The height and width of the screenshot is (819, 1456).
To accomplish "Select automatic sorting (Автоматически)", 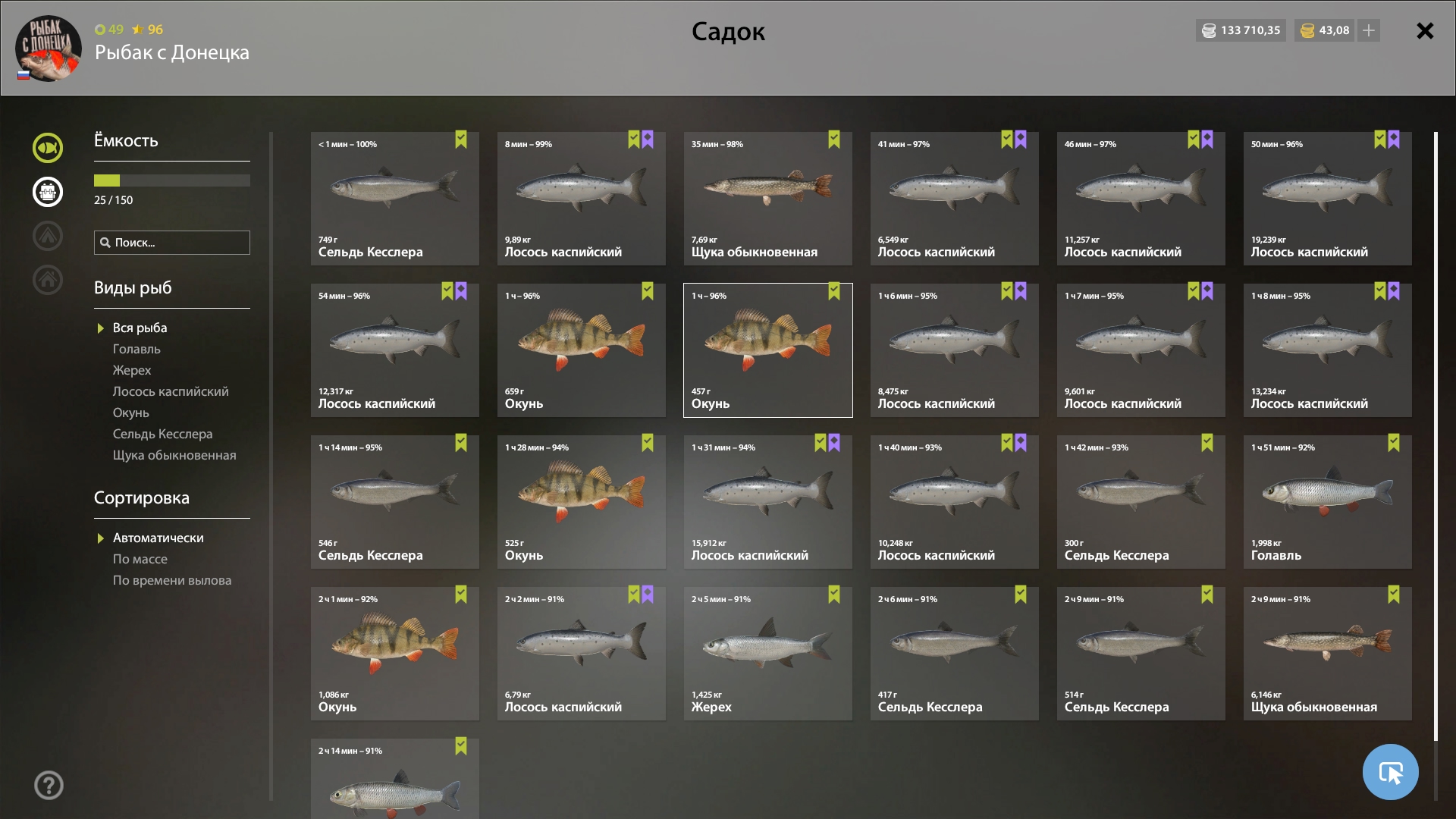I will click(158, 538).
